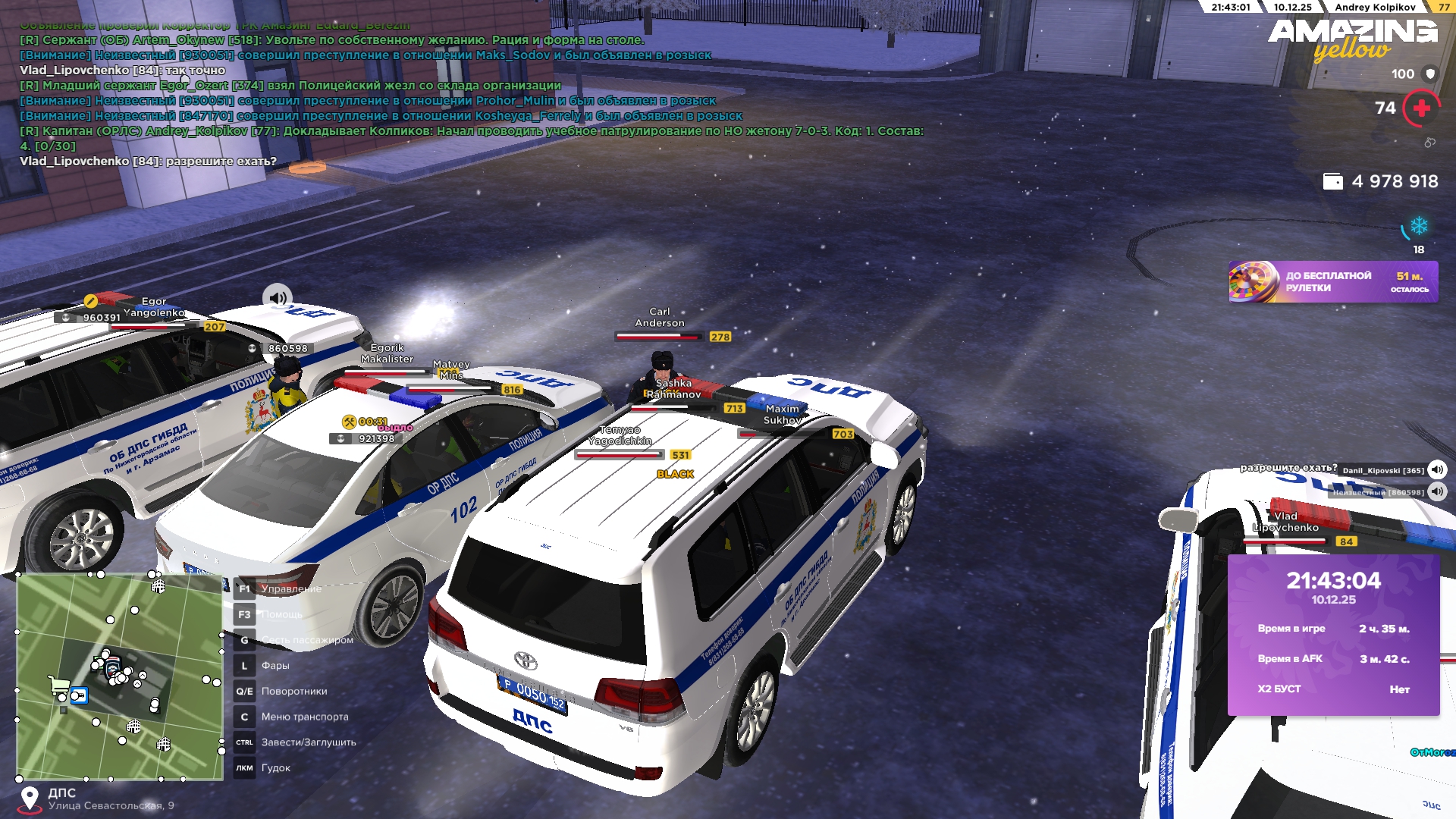Click the wallet money icon
The height and width of the screenshot is (819, 1456).
[1332, 181]
